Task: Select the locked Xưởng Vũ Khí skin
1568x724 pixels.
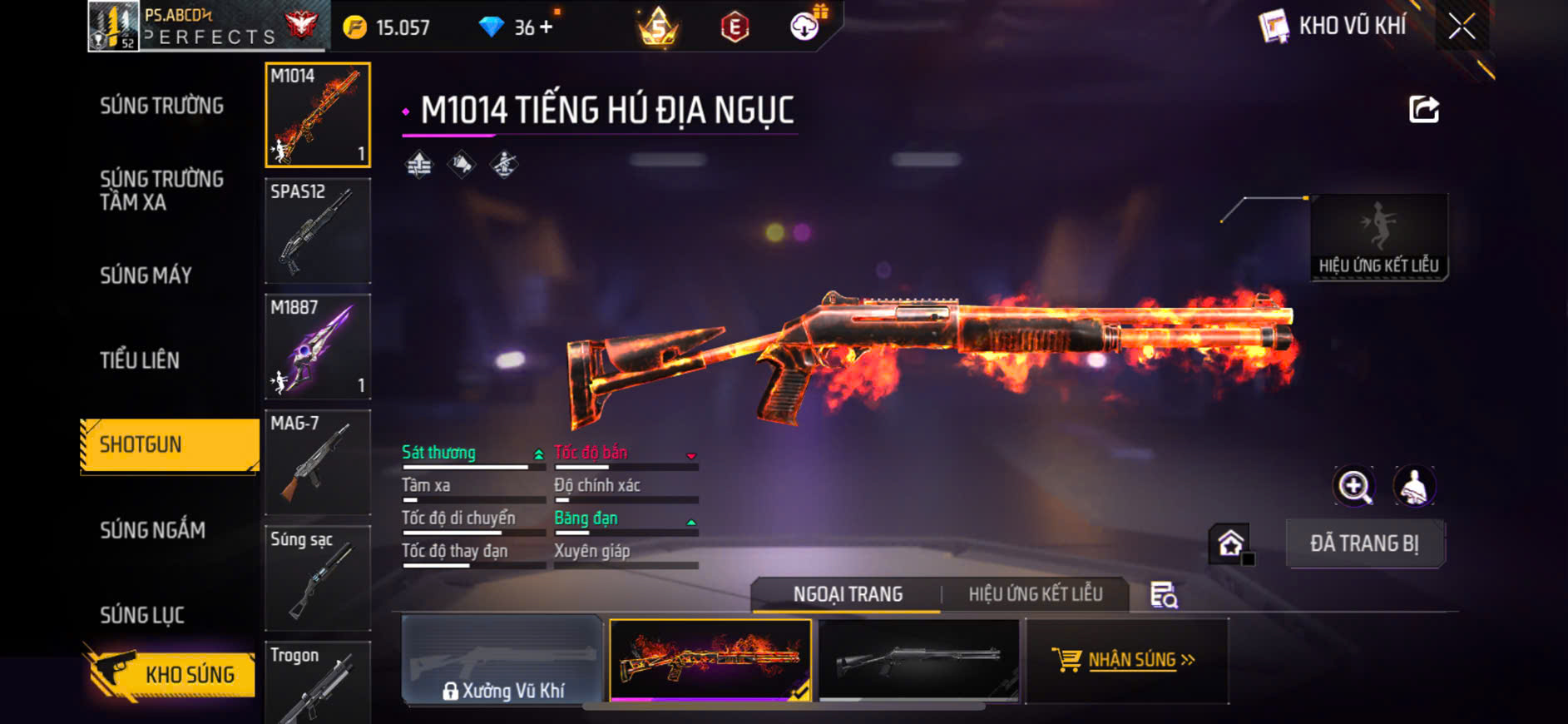Action: (502, 662)
